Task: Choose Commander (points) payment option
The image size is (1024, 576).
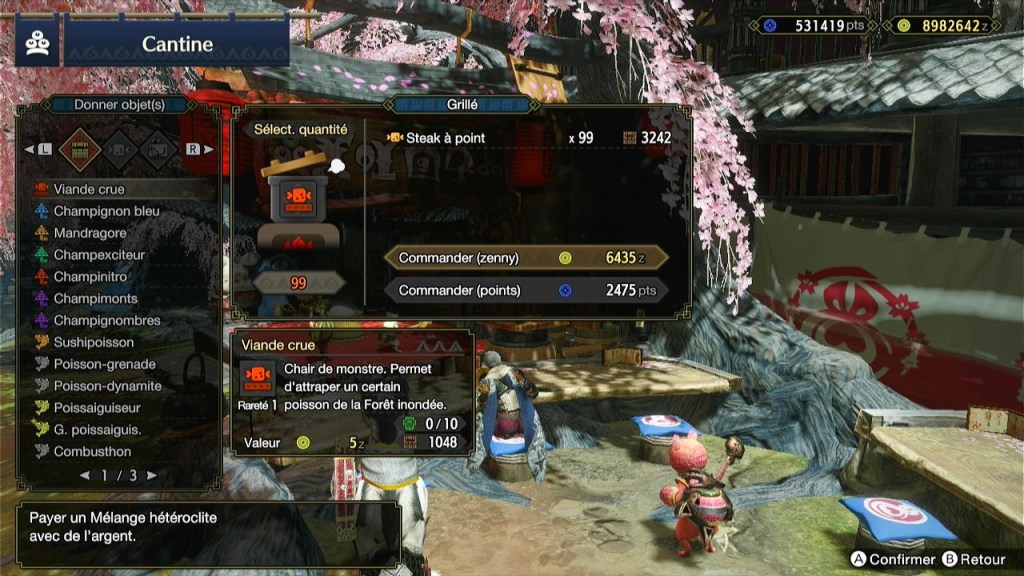Action: (x=526, y=291)
